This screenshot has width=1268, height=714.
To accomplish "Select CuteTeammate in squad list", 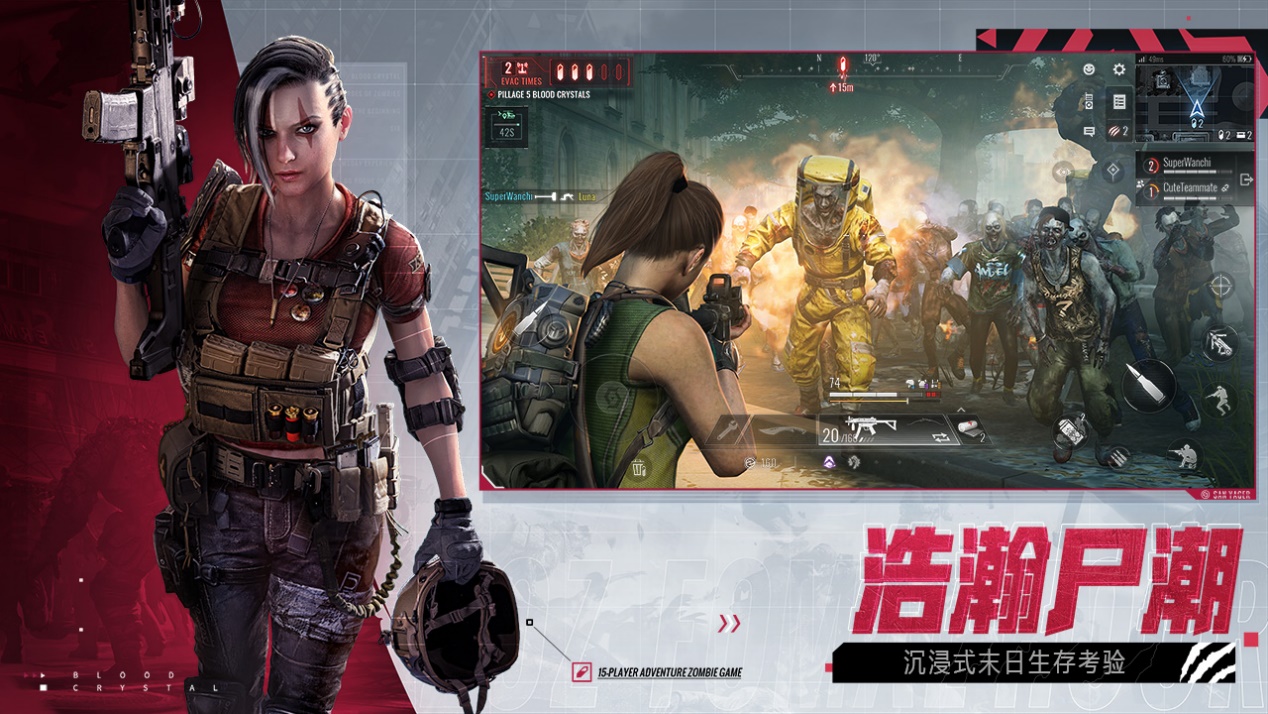I will pyautogui.click(x=1190, y=188).
